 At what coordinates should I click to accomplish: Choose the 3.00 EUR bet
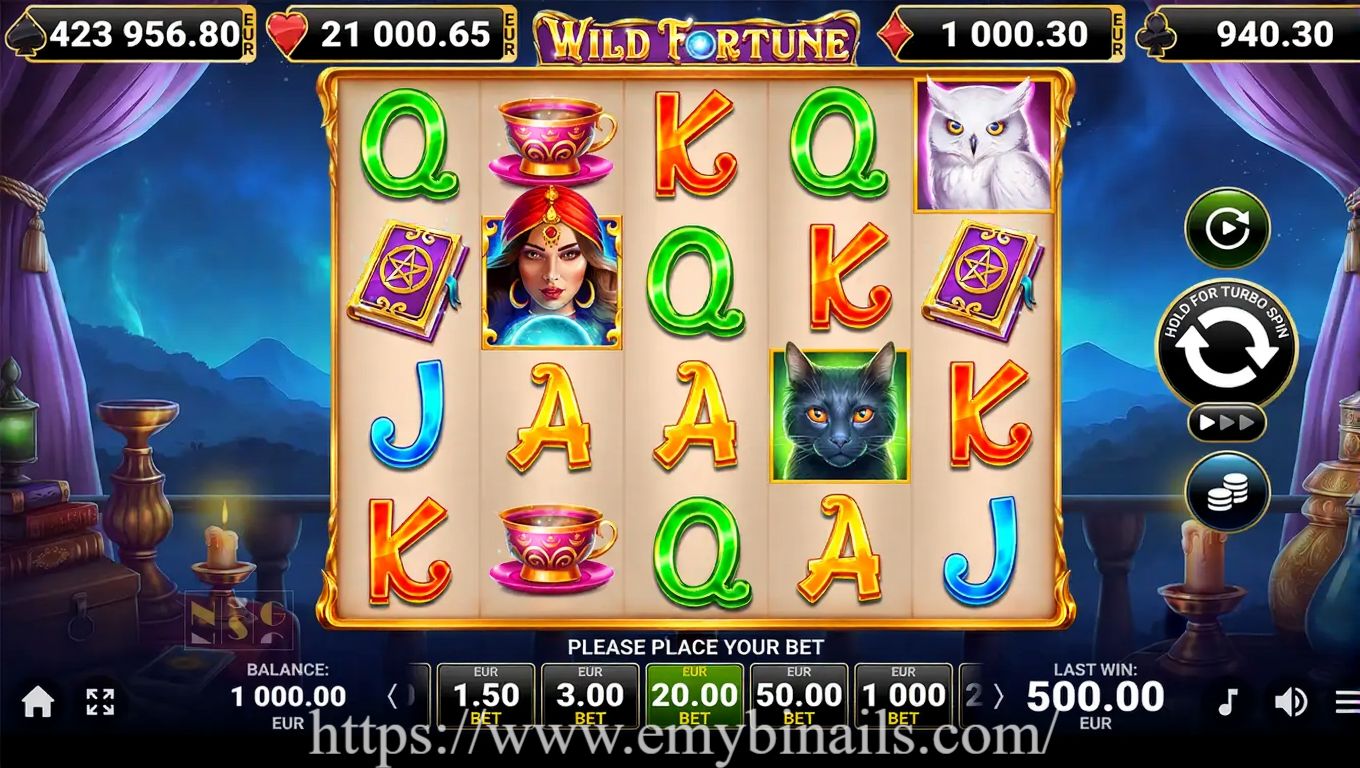(x=590, y=695)
